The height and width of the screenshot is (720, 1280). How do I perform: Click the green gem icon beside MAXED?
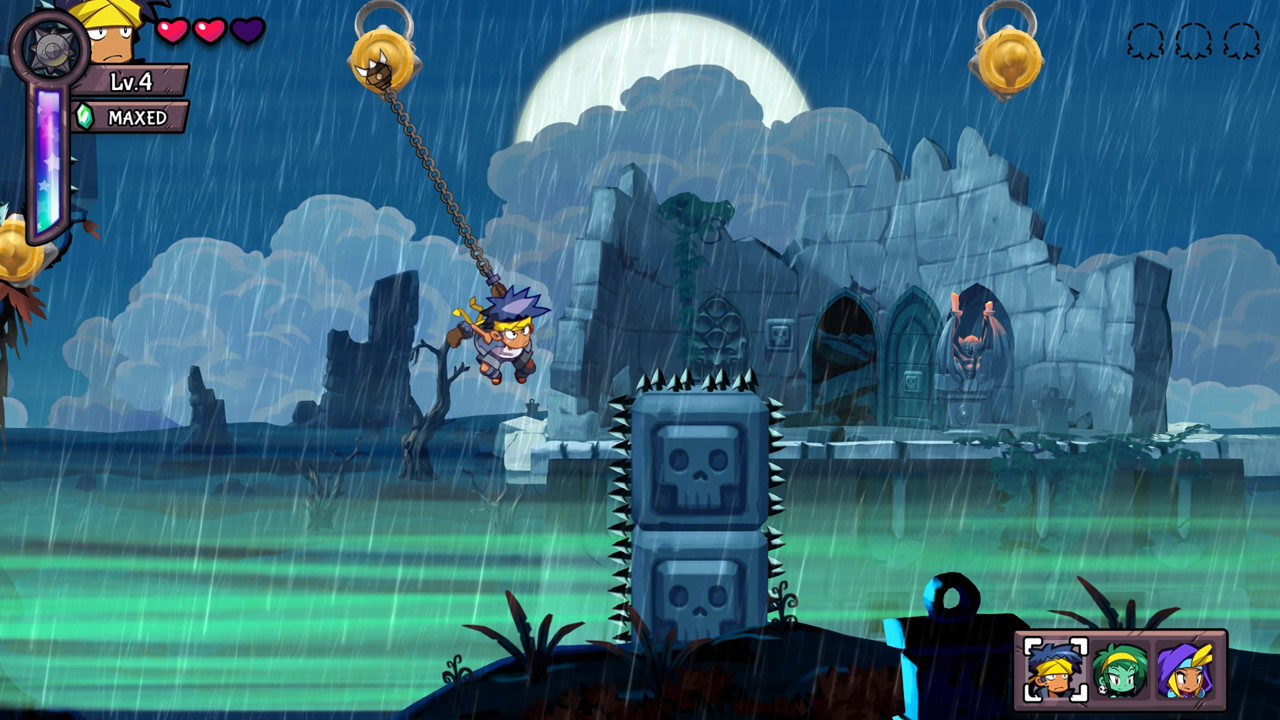[83, 116]
